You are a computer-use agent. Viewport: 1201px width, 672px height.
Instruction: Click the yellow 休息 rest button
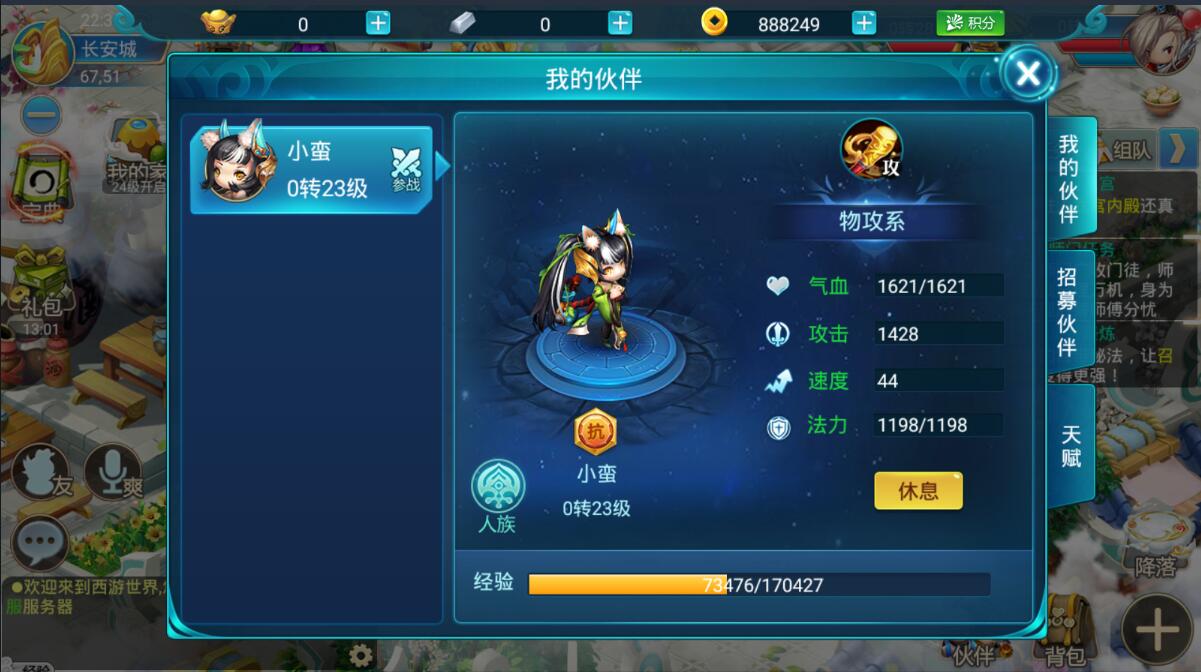tap(918, 491)
